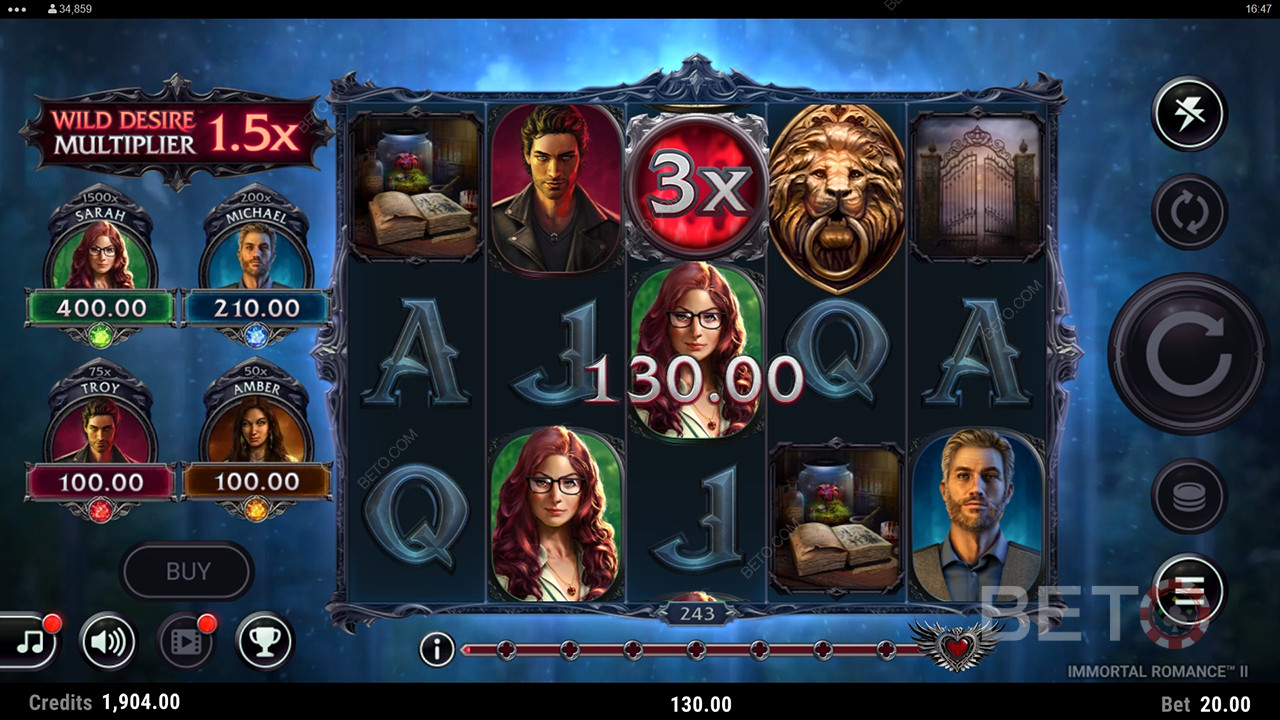Open the film reel video button
Image resolution: width=1280 pixels, height=720 pixels.
186,641
